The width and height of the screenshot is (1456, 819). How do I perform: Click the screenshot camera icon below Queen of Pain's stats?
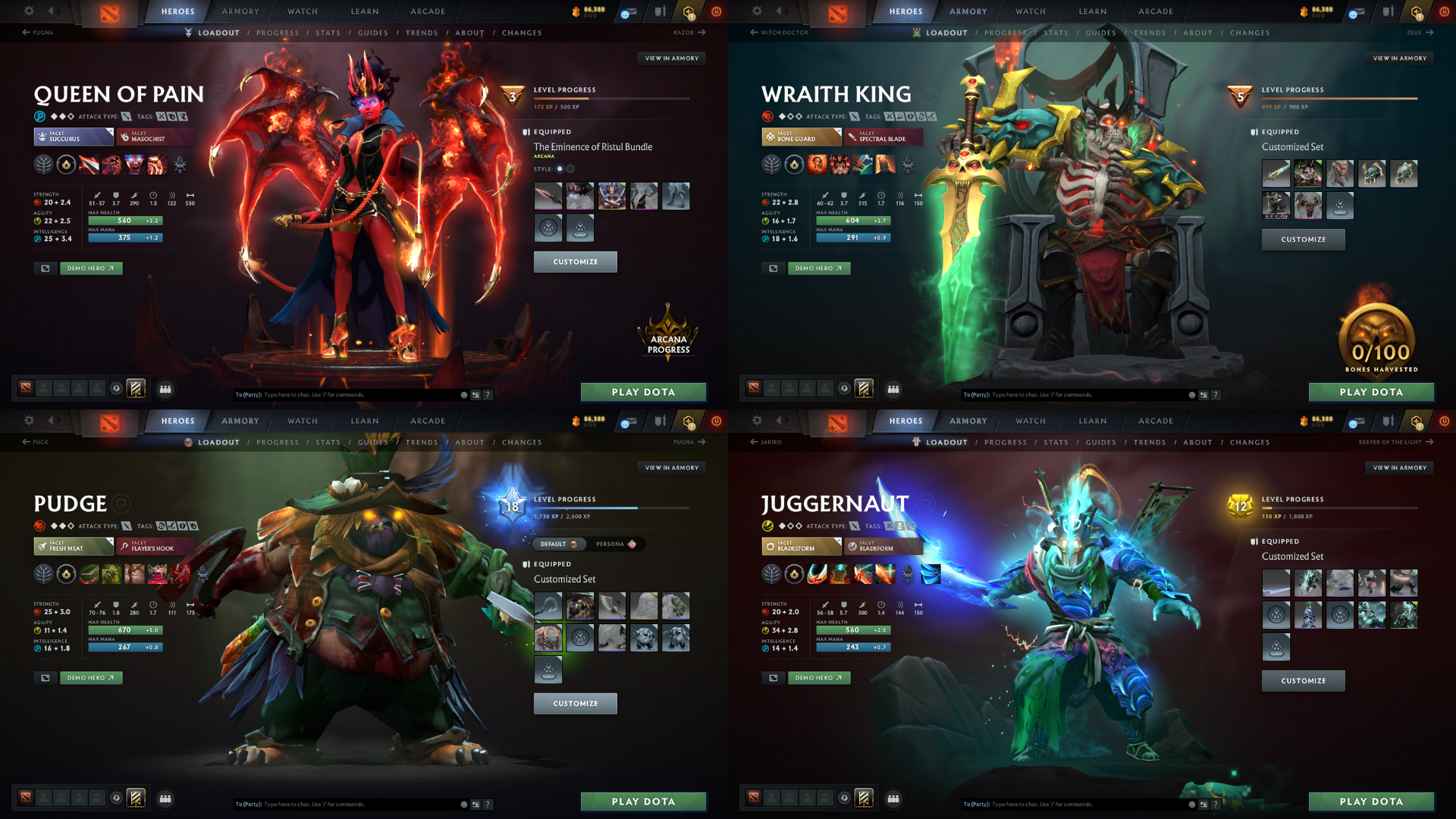point(44,268)
